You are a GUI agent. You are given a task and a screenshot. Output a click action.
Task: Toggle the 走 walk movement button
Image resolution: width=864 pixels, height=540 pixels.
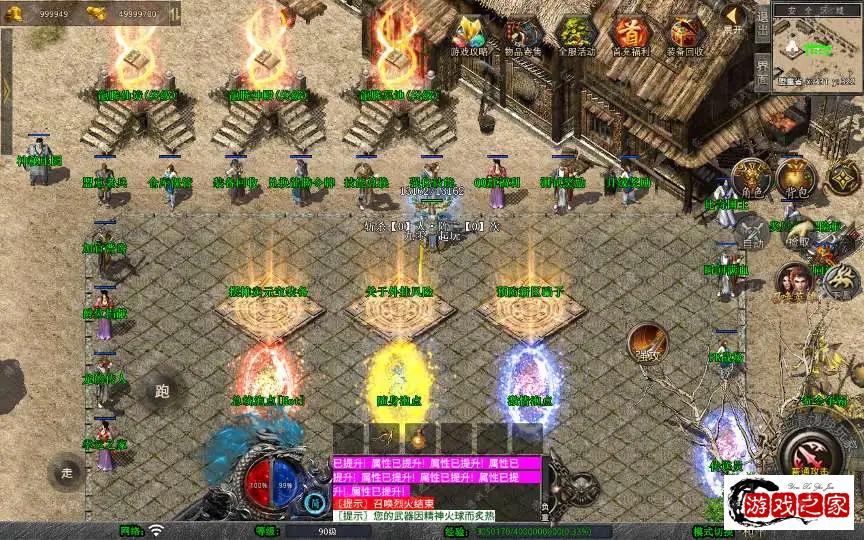coord(68,472)
